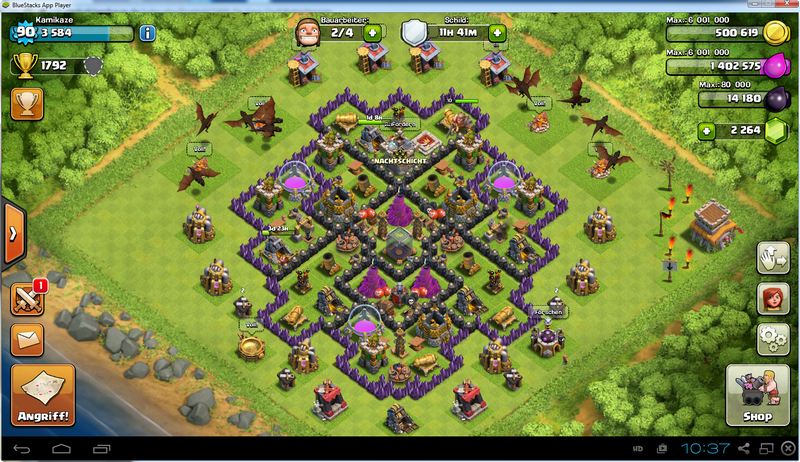Open the mail envelope inbox
800x462 pixels.
(x=27, y=339)
